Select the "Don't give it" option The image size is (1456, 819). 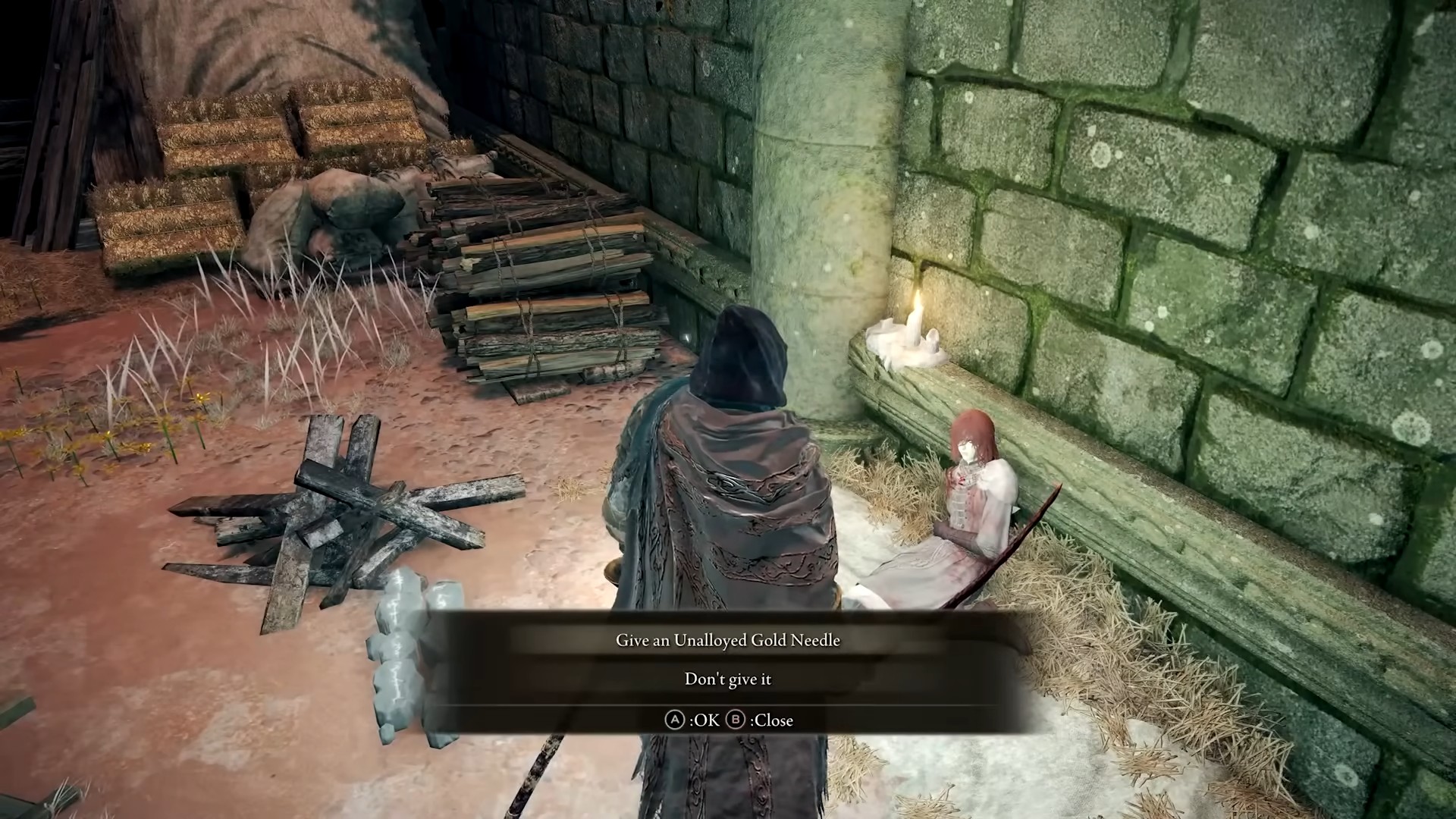pyautogui.click(x=727, y=679)
